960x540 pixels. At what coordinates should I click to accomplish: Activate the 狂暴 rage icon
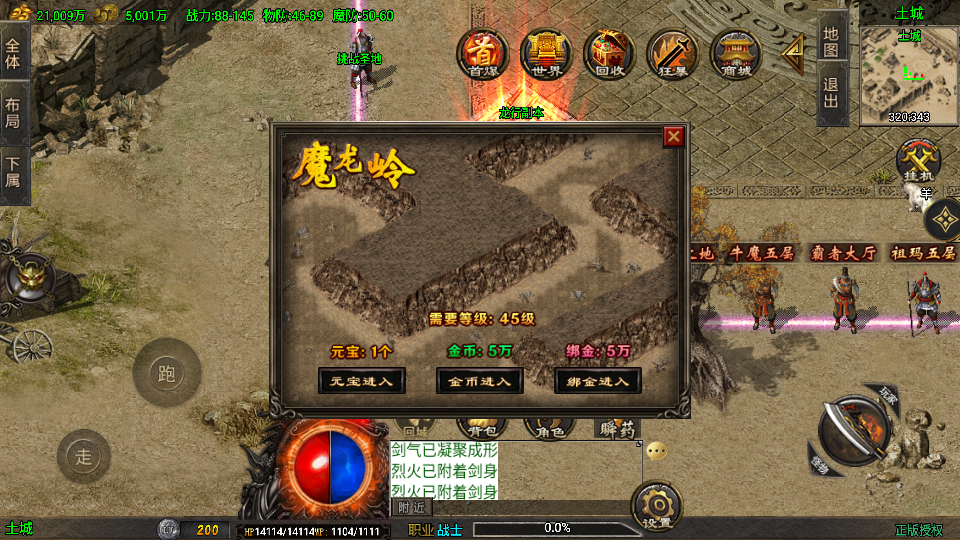point(672,53)
